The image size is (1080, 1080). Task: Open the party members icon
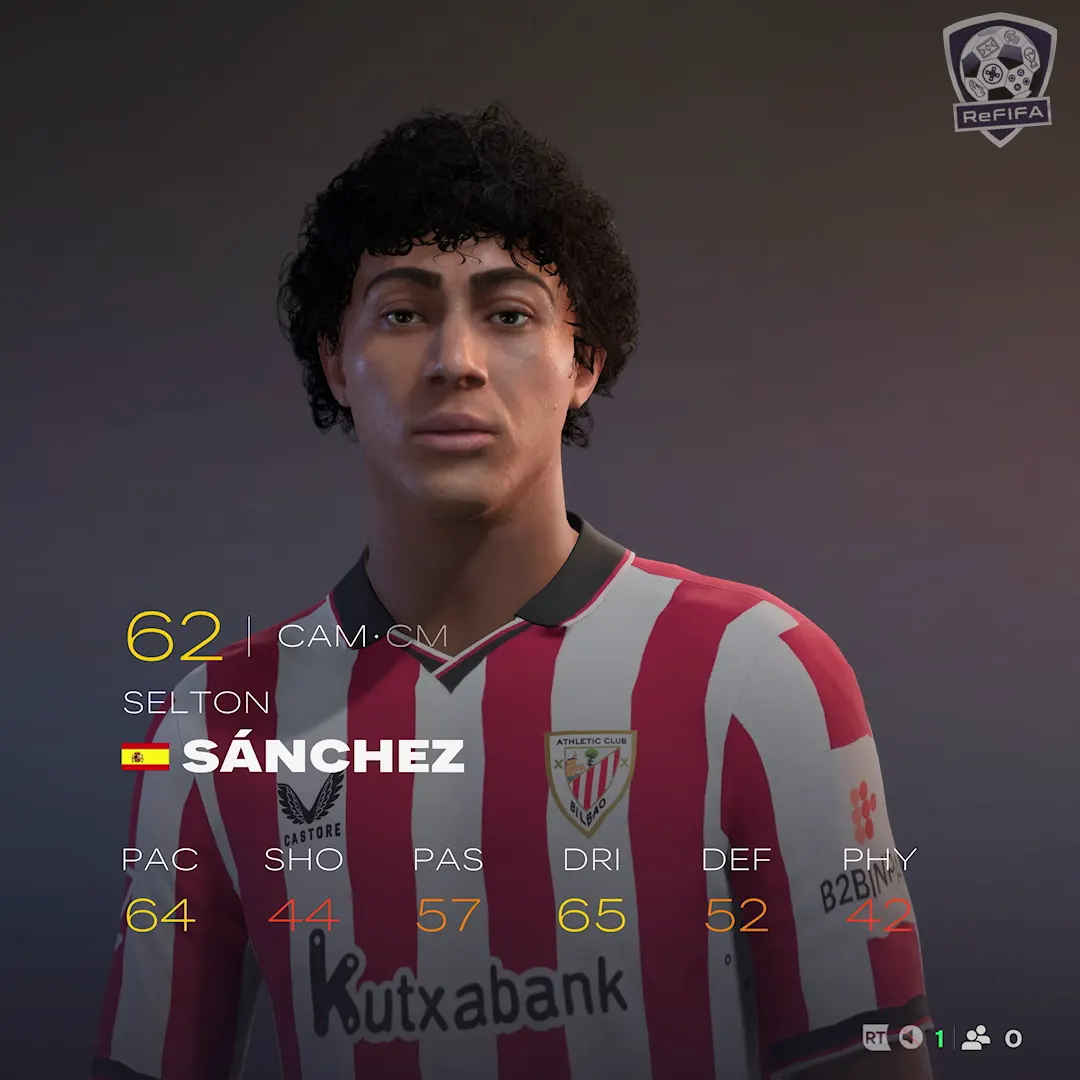click(x=975, y=1039)
